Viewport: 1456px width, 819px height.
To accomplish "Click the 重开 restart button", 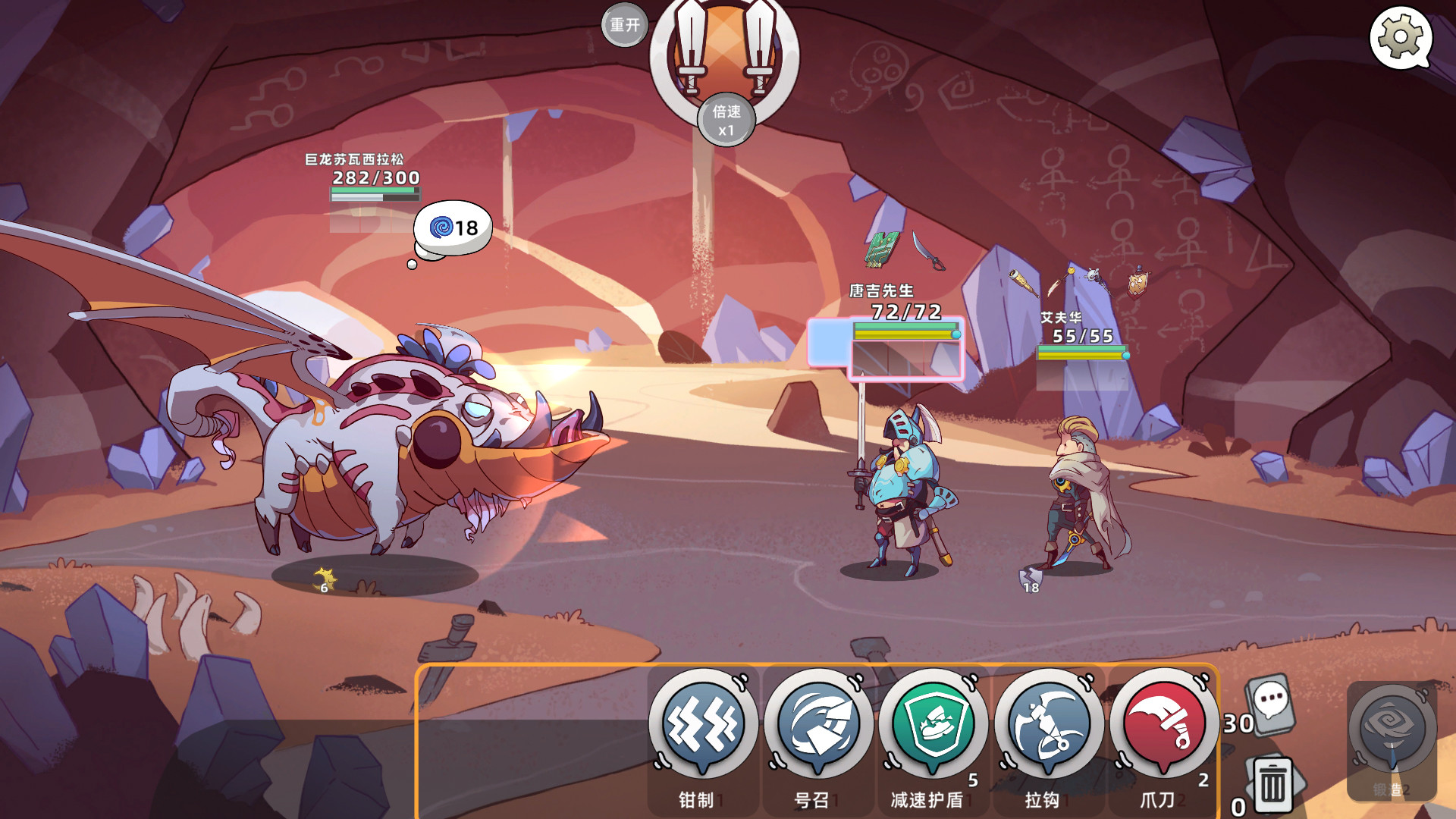I will point(624,25).
